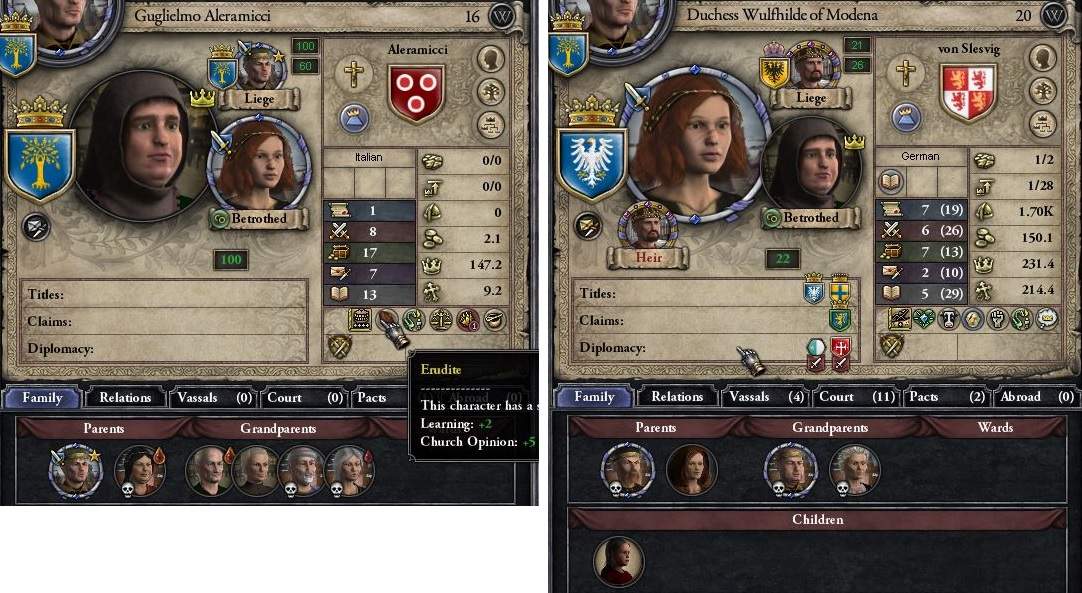This screenshot has width=1082, height=593.
Task: Switch to Relations tab in Guglielmo's panel
Action: coord(125,397)
